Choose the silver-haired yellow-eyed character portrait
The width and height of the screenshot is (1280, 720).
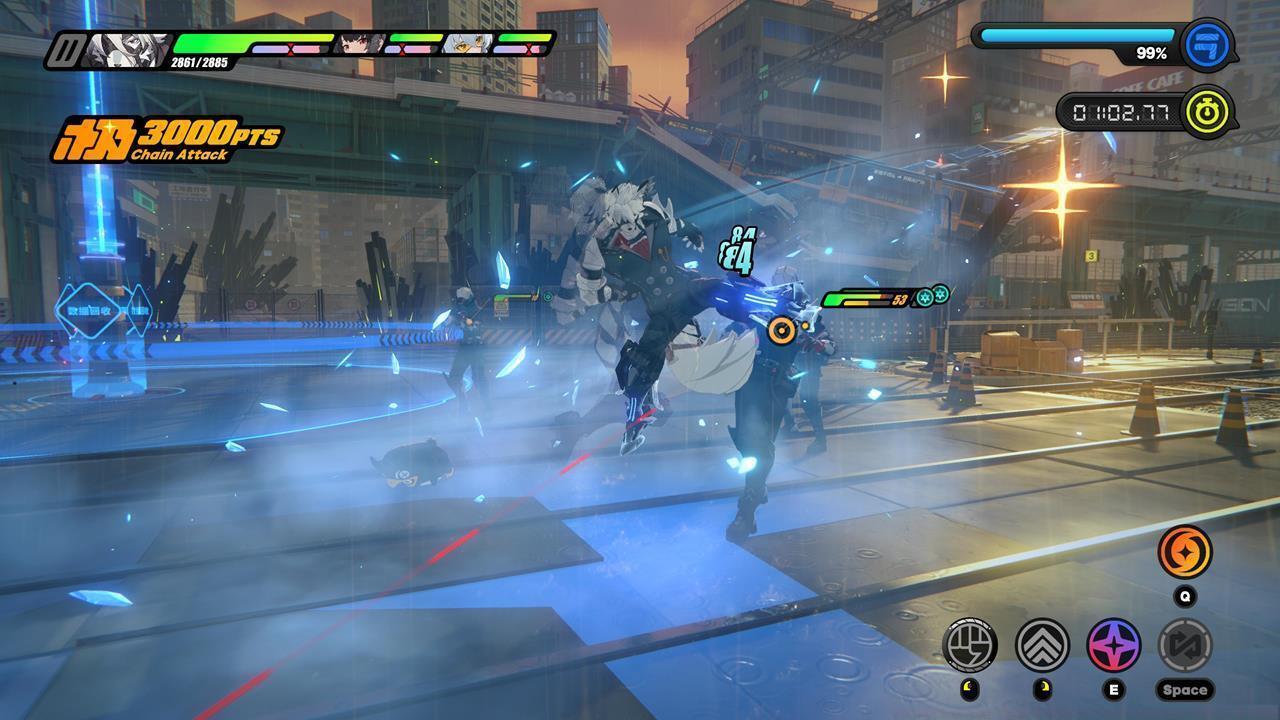click(x=468, y=43)
